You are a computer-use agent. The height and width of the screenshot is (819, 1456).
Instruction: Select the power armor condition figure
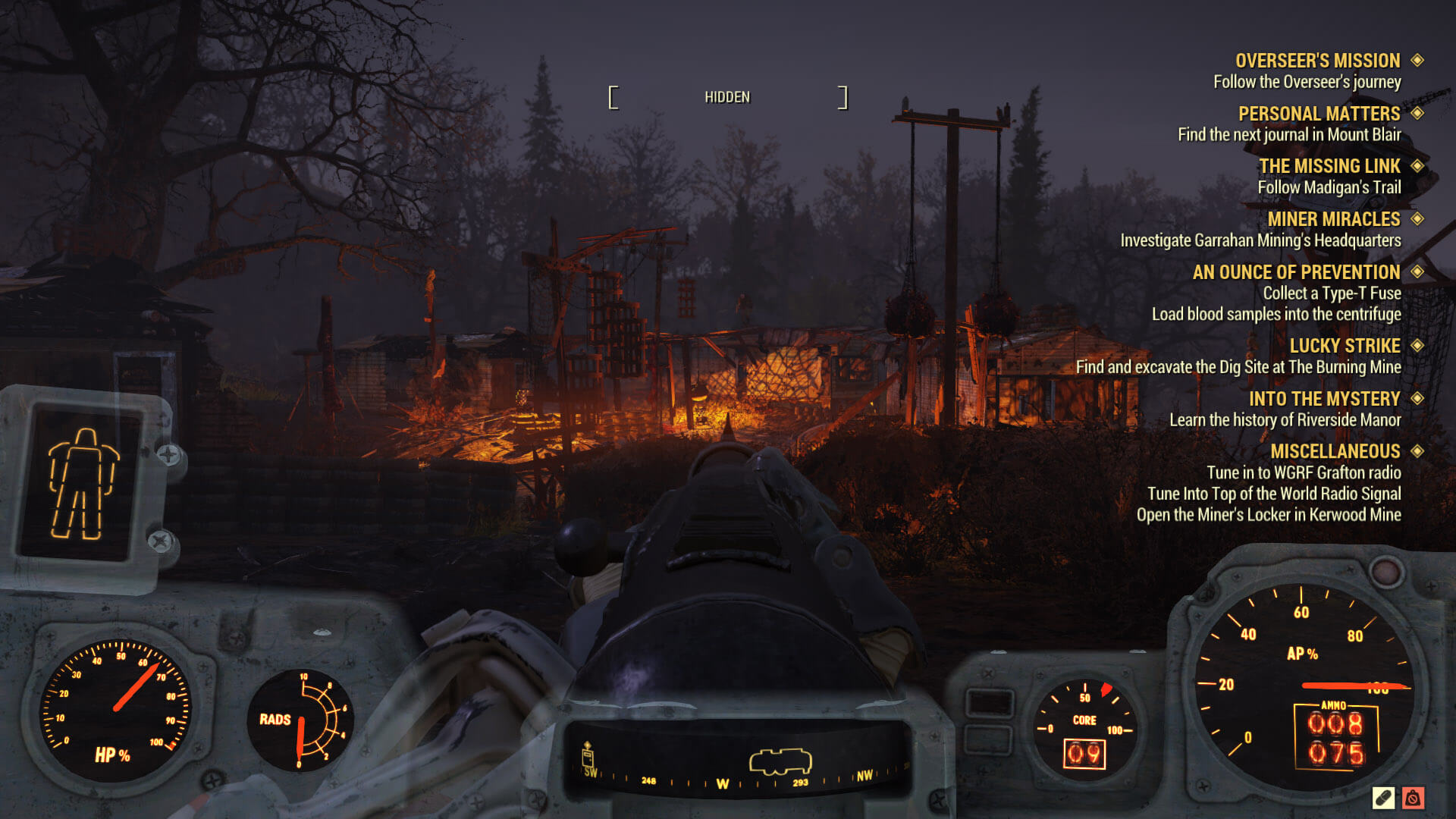[83, 483]
